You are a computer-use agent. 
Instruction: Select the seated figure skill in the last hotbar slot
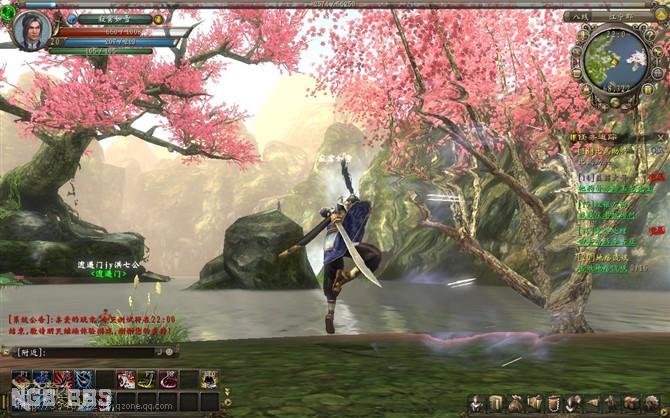209,379
